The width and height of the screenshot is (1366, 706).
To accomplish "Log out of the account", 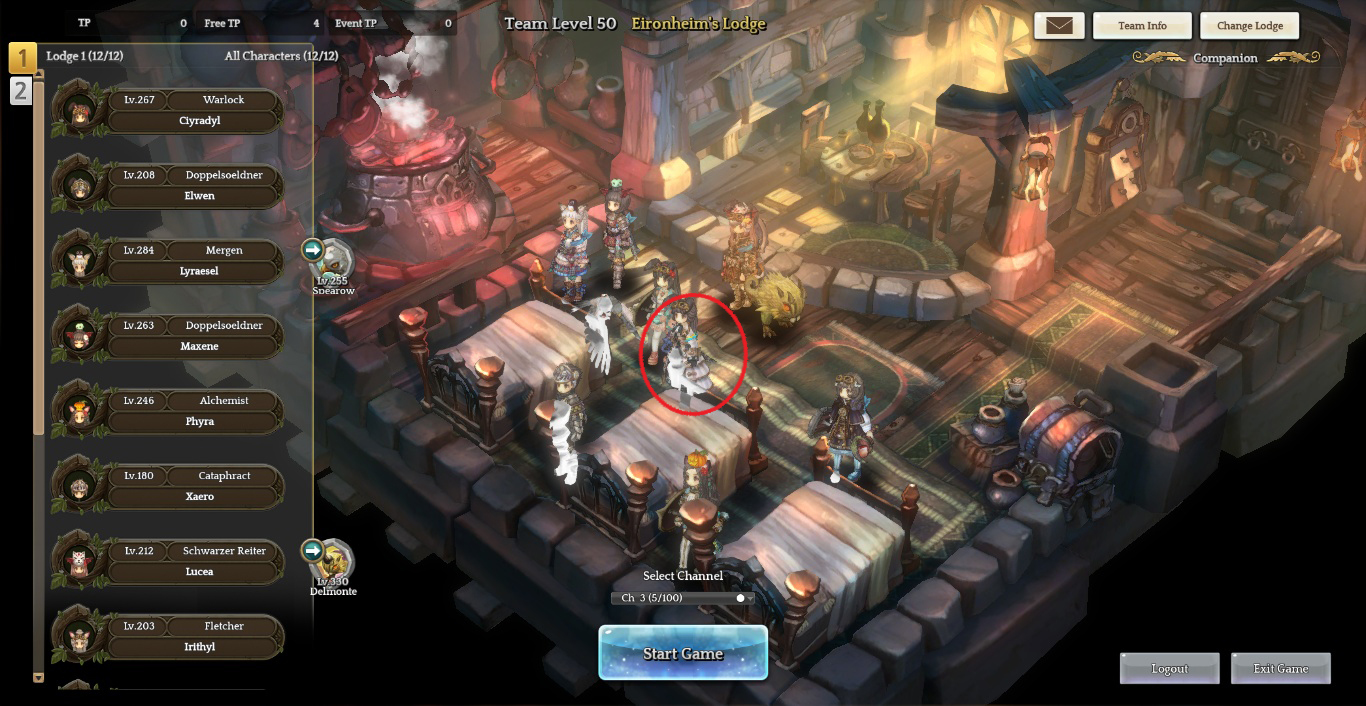I will 1169,669.
